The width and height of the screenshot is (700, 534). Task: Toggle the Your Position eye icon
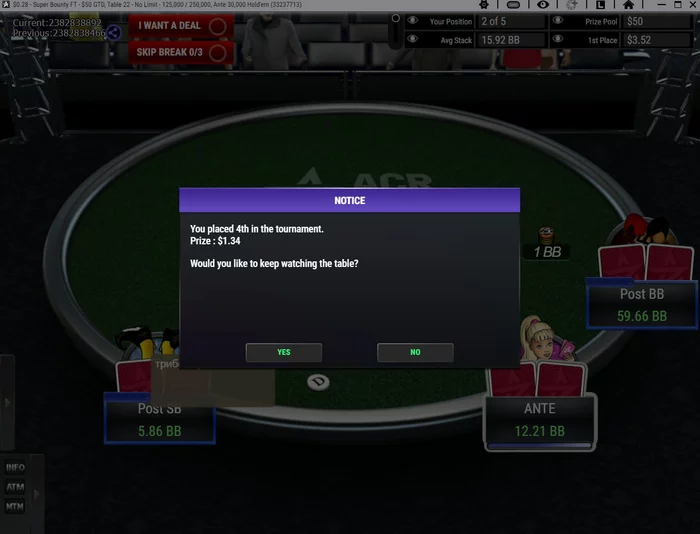click(x=413, y=21)
